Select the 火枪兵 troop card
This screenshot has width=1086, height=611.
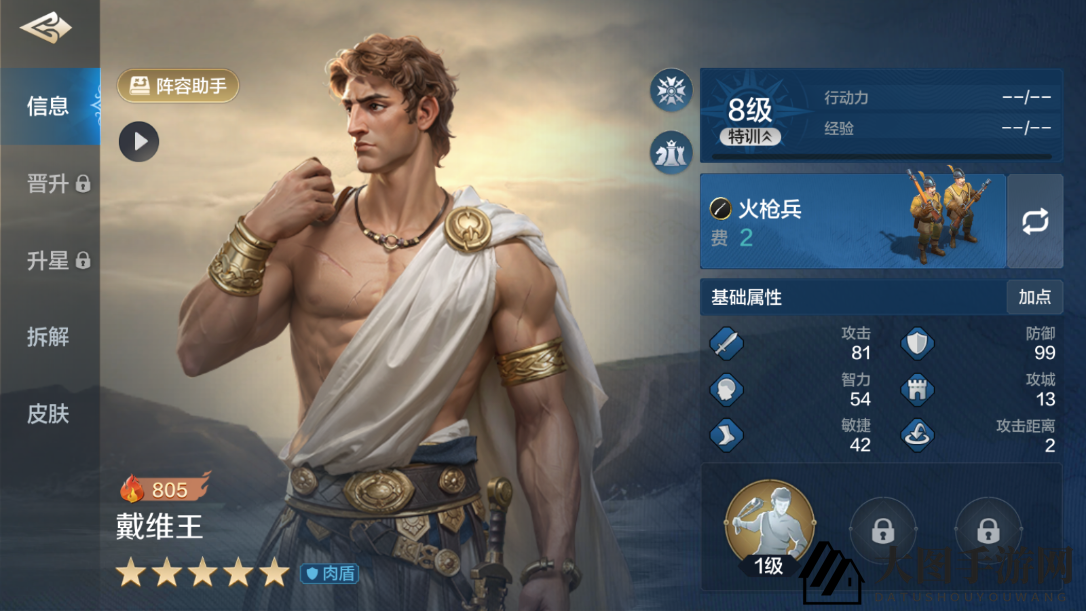(x=852, y=221)
